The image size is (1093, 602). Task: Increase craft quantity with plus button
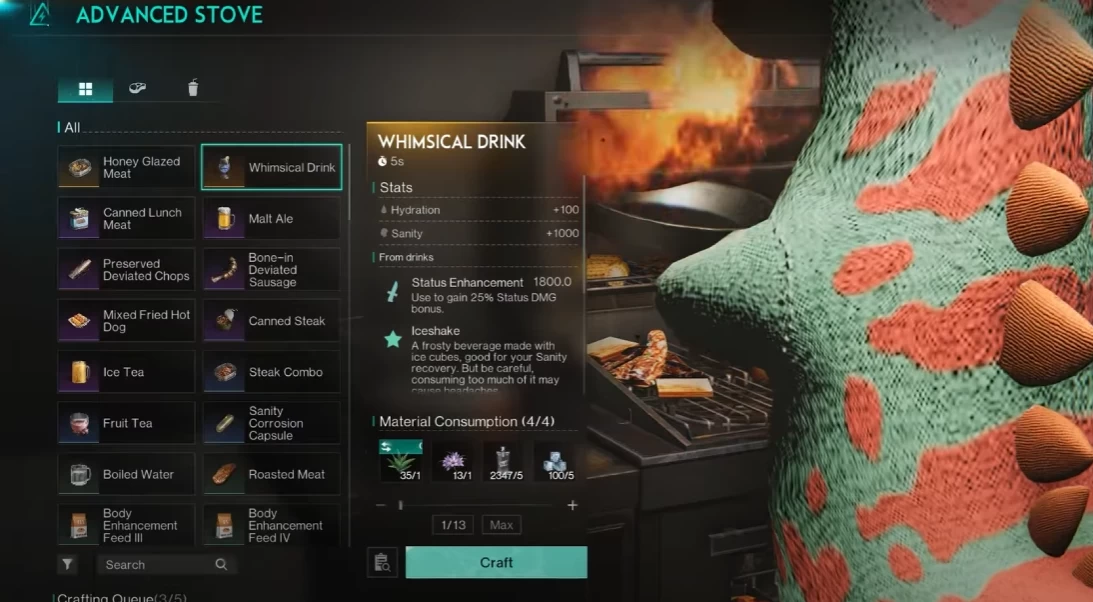572,506
